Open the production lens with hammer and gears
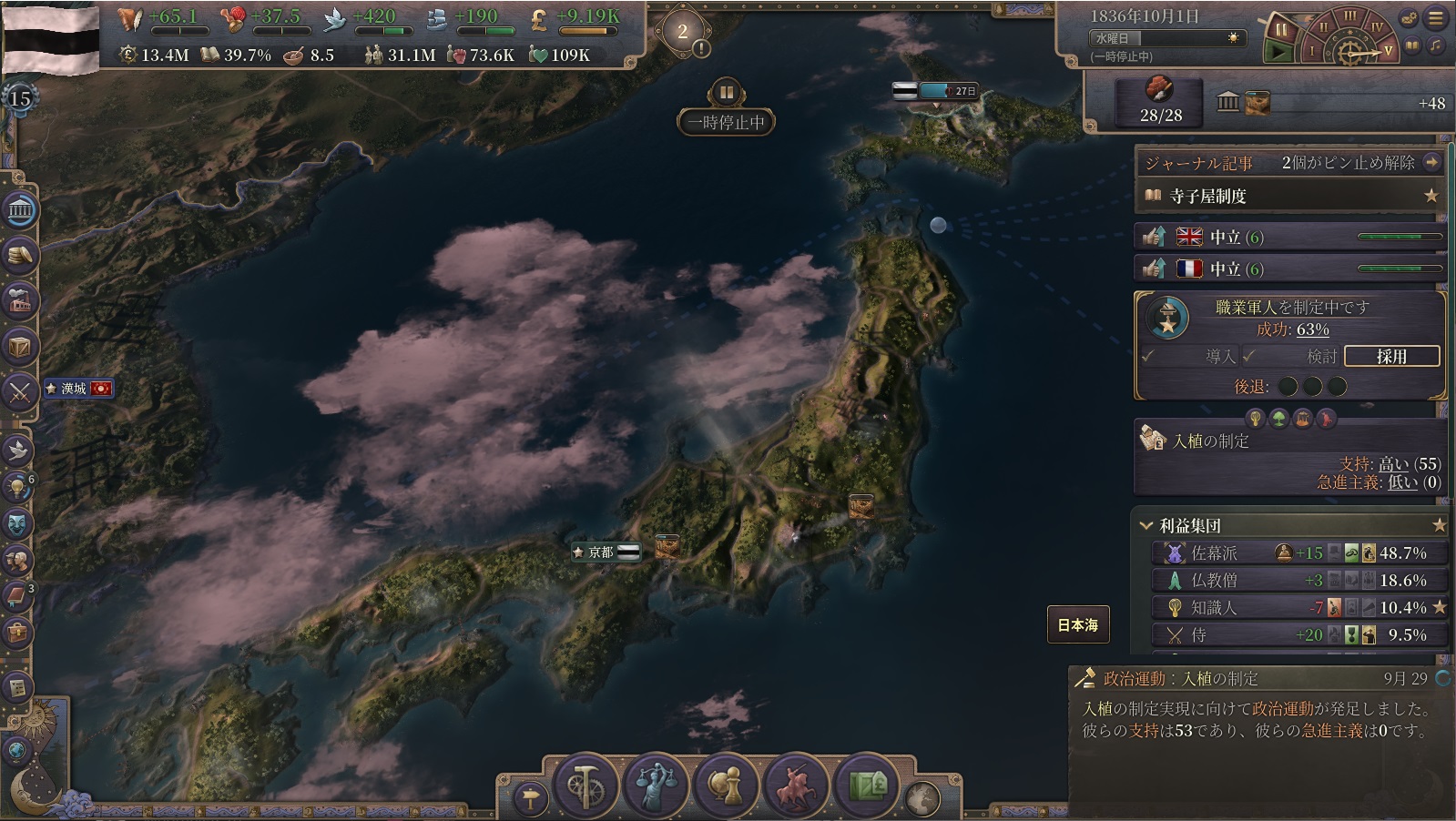The height and width of the screenshot is (821, 1456). click(585, 785)
